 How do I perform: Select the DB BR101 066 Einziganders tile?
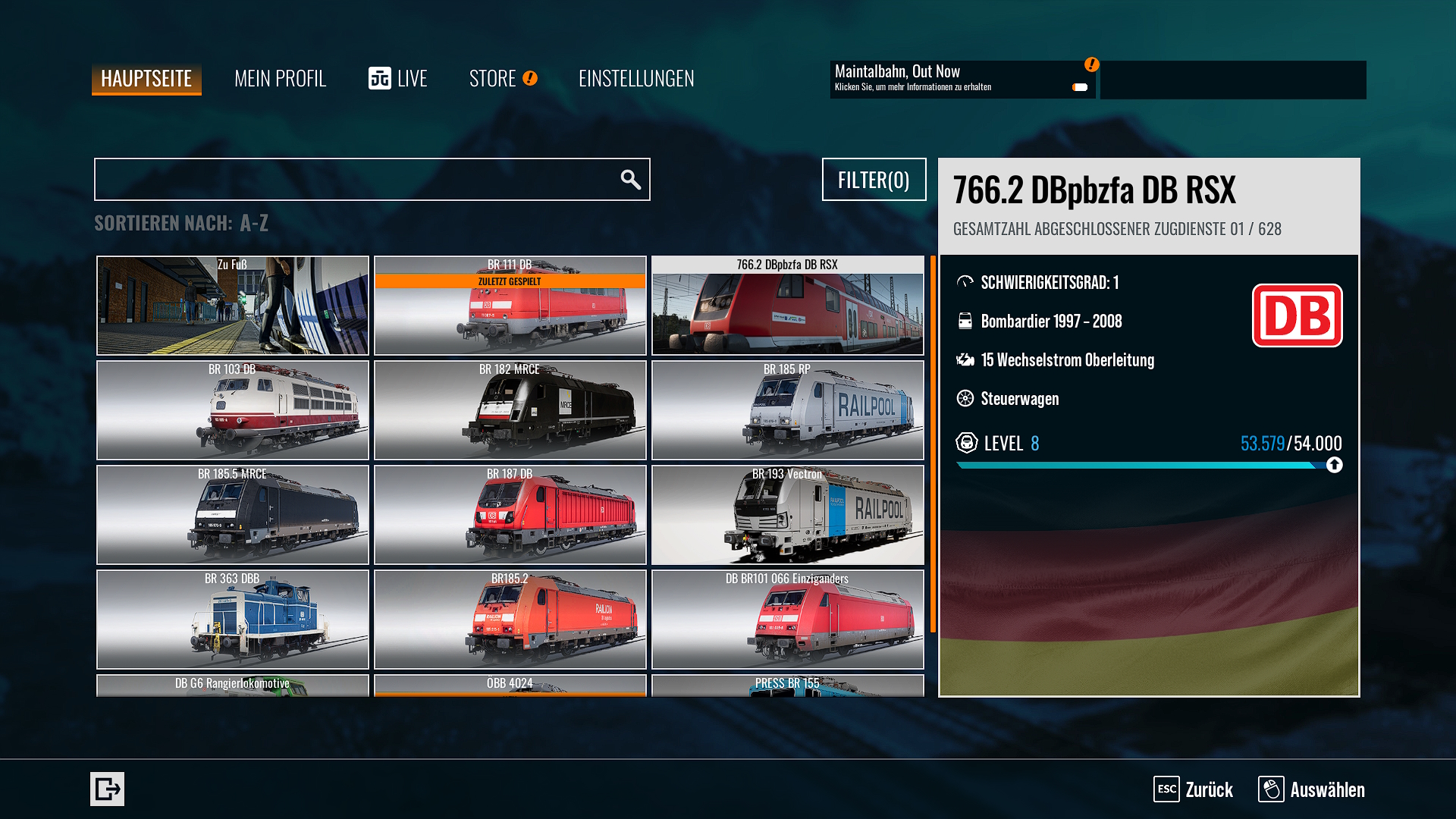[787, 620]
